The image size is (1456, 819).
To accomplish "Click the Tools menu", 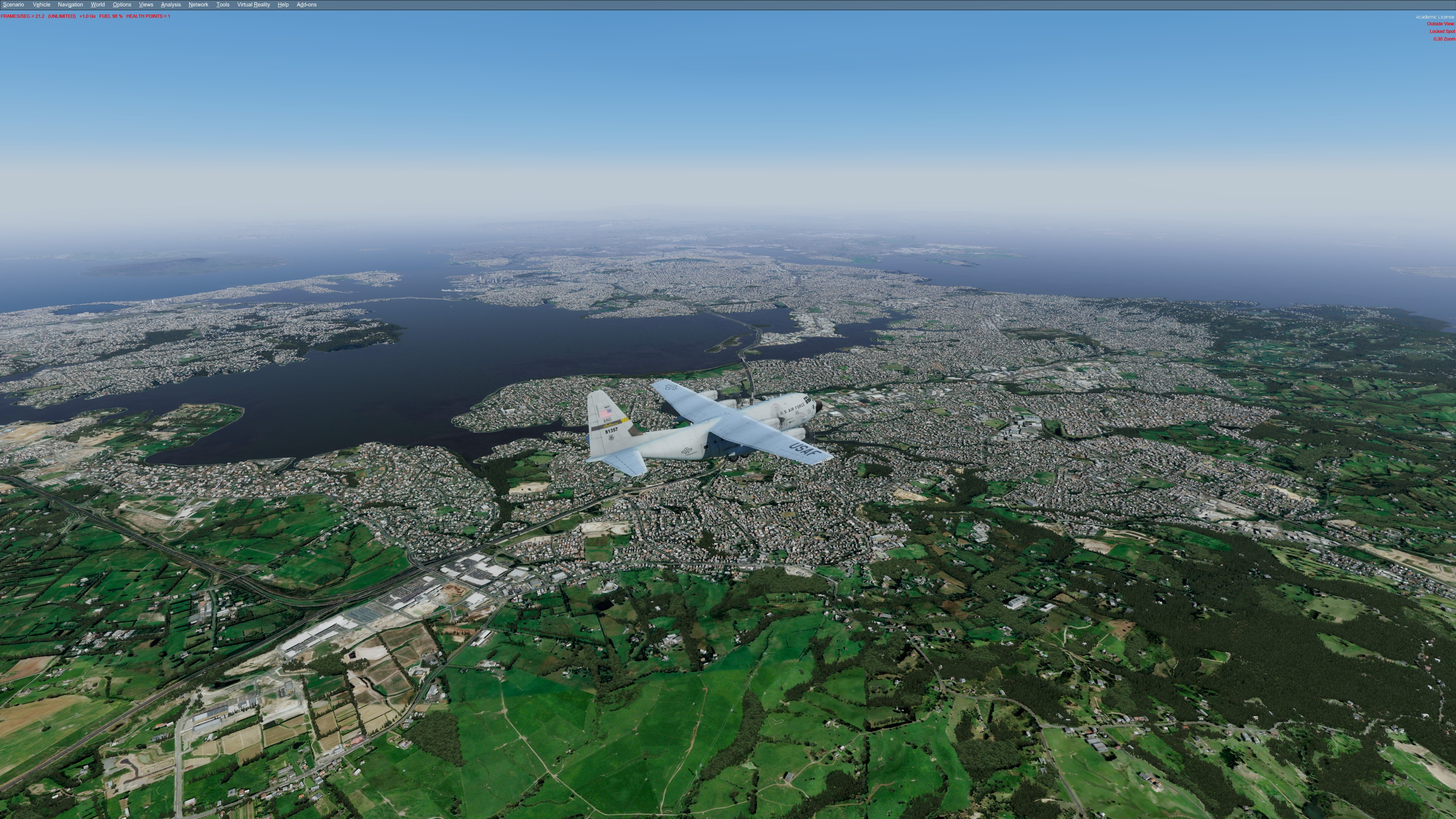I will point(223,5).
